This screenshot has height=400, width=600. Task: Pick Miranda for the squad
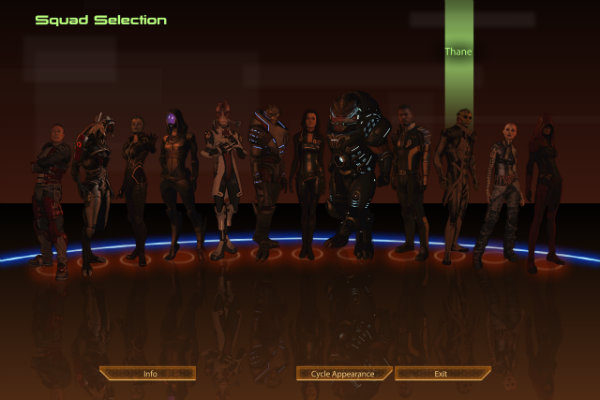coord(307,180)
